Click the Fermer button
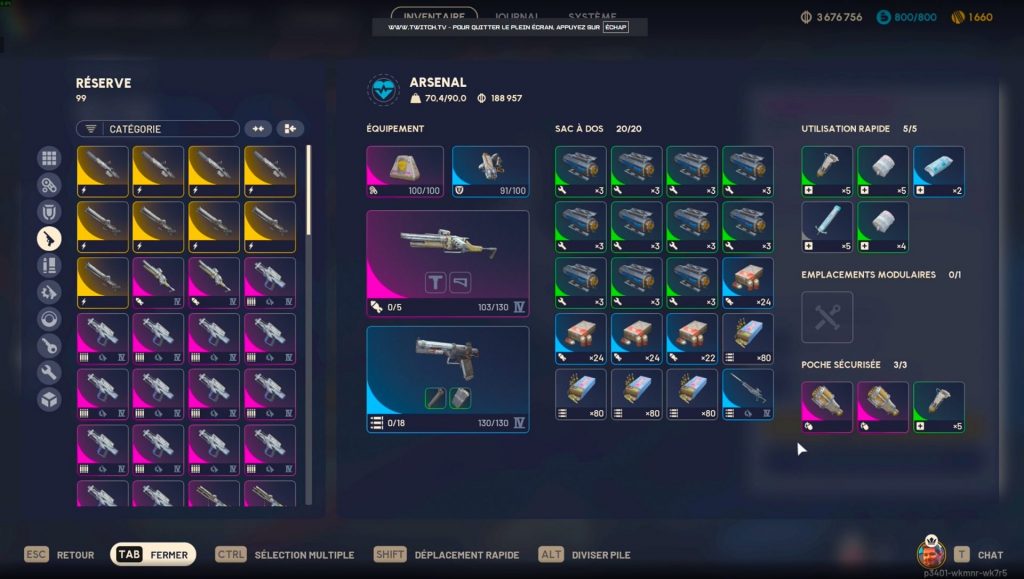Viewport: 1024px width, 579px height. [x=153, y=555]
